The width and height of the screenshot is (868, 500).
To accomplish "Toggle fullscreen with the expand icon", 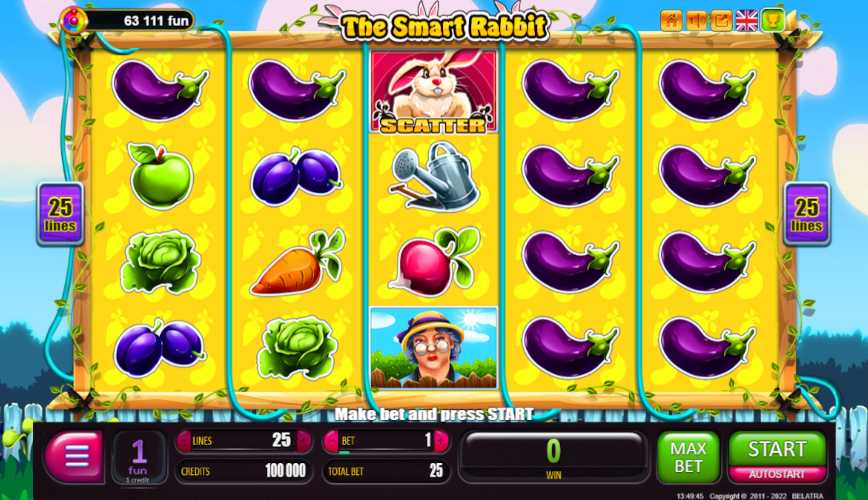I will pyautogui.click(x=721, y=20).
